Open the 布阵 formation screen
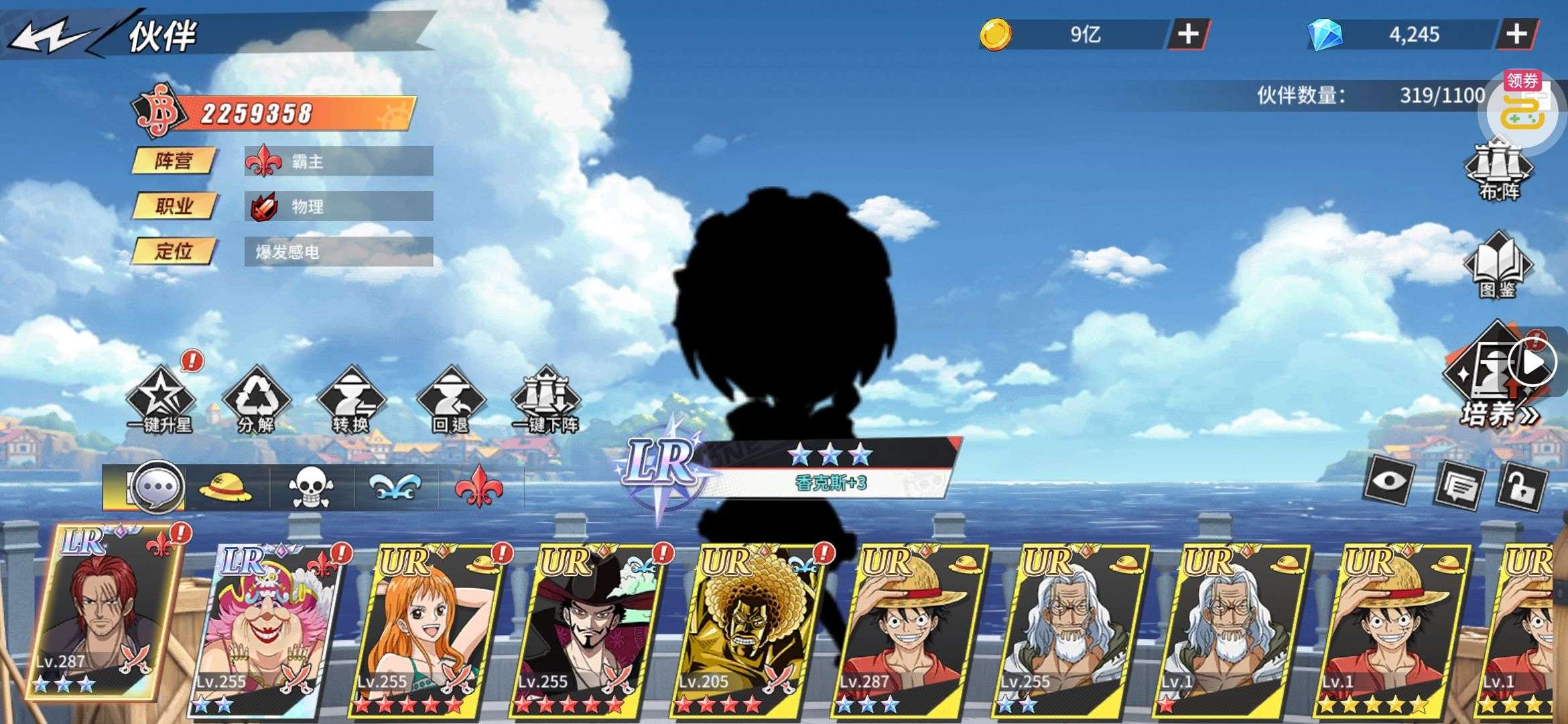The height and width of the screenshot is (724, 1568). point(1499,170)
